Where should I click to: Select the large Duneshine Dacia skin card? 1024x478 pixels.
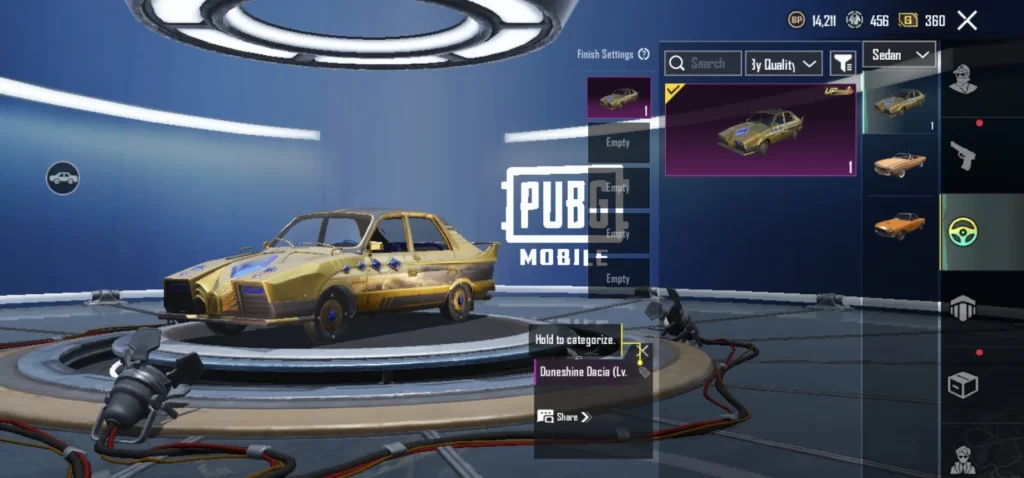pos(760,129)
